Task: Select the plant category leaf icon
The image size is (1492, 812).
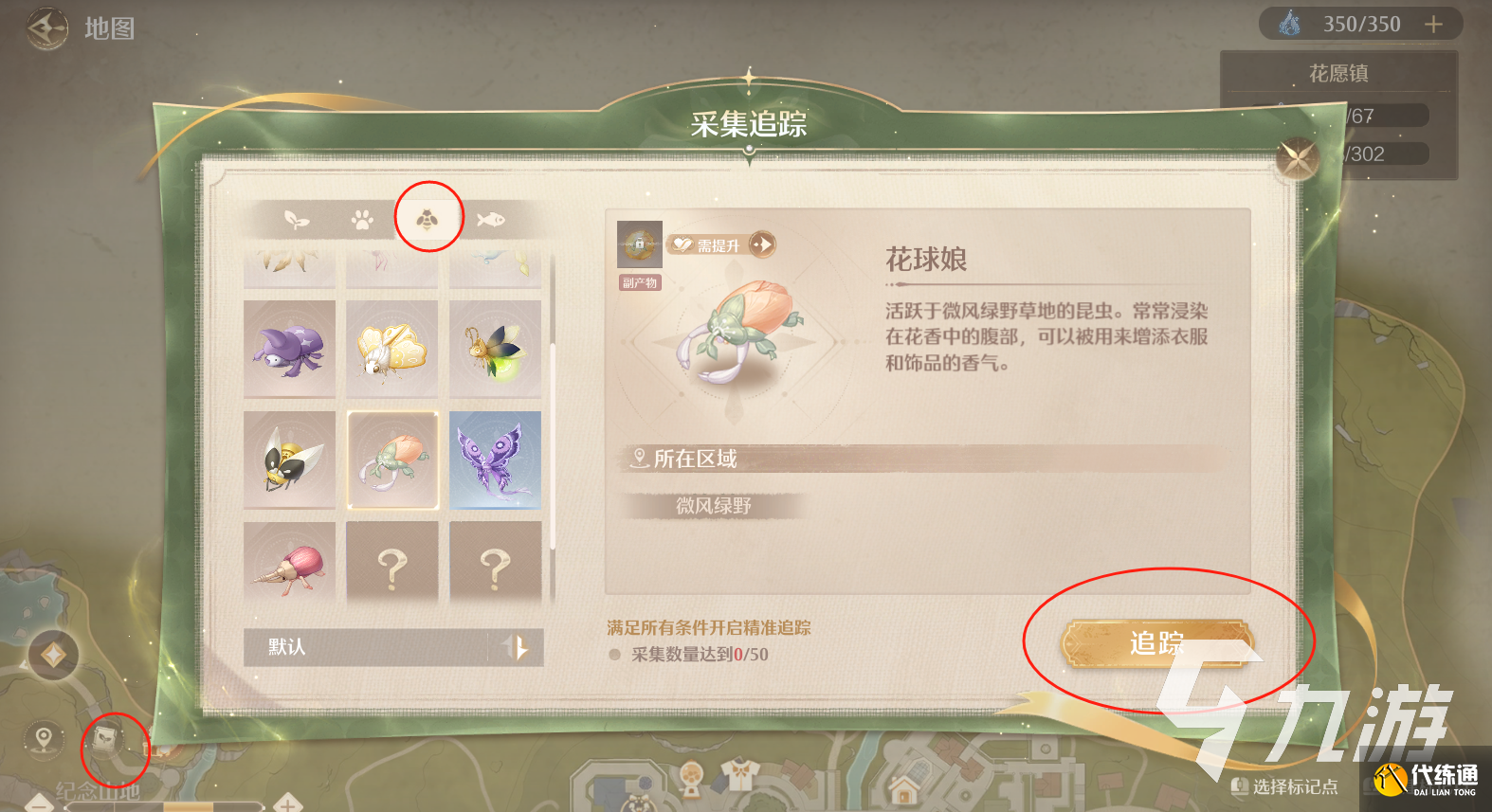Action: click(297, 218)
